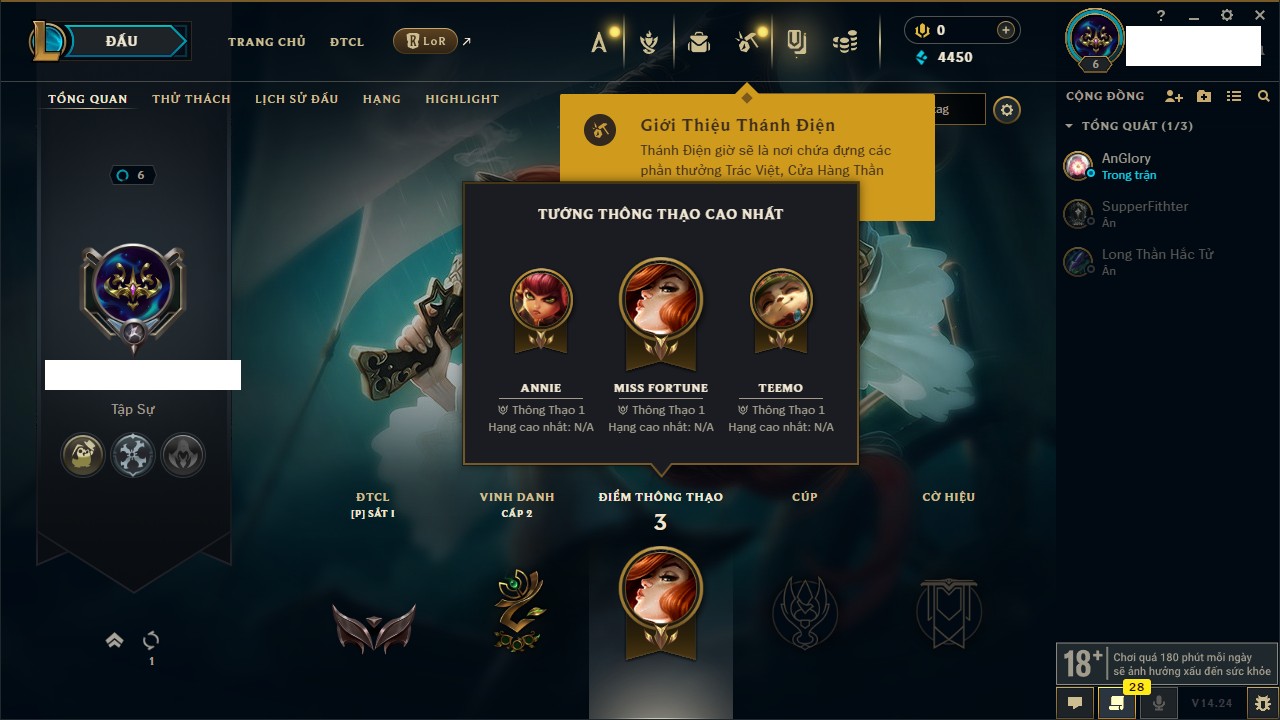Open the client settings gear in title bar
The width and height of the screenshot is (1280, 720).
(x=1227, y=15)
